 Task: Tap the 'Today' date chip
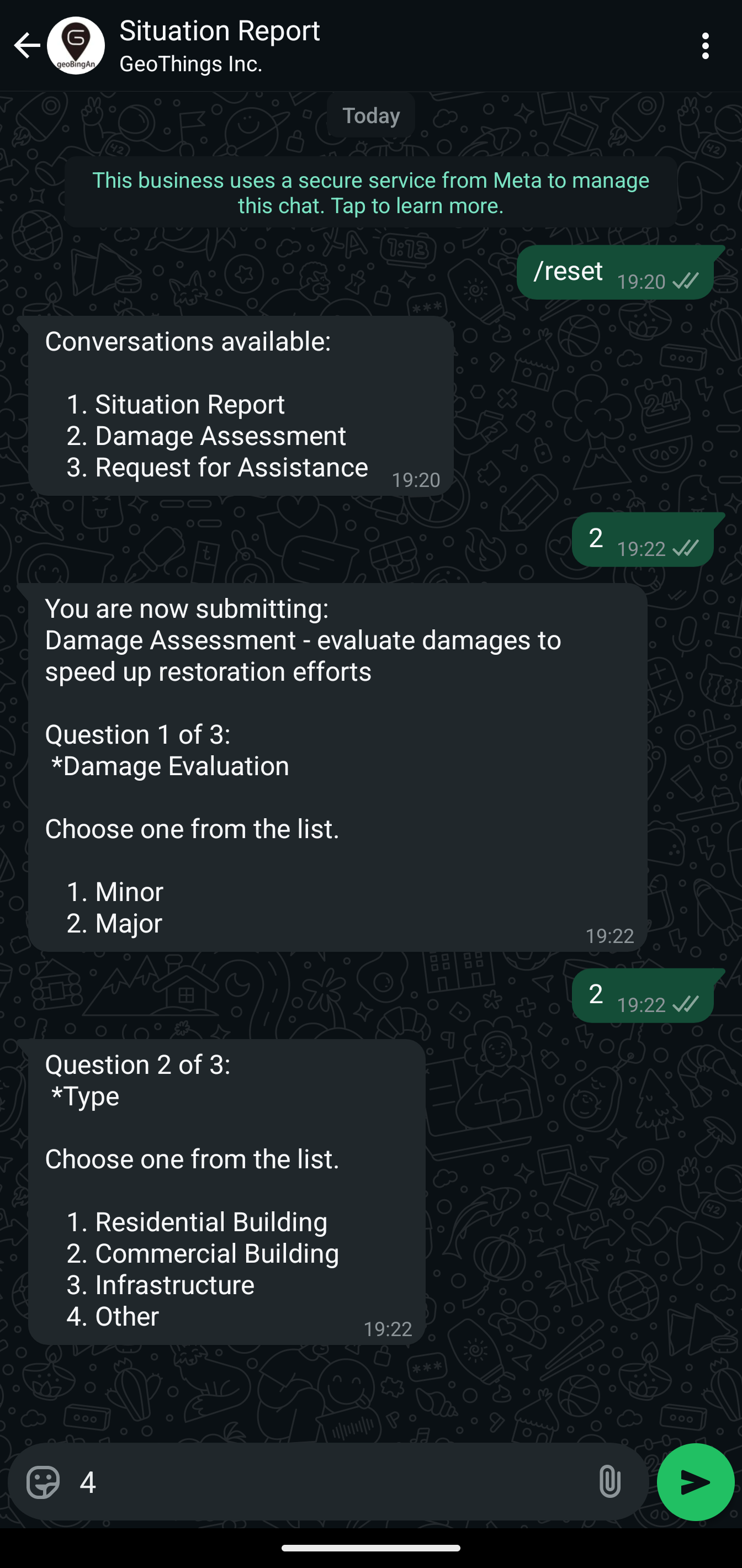(x=370, y=115)
